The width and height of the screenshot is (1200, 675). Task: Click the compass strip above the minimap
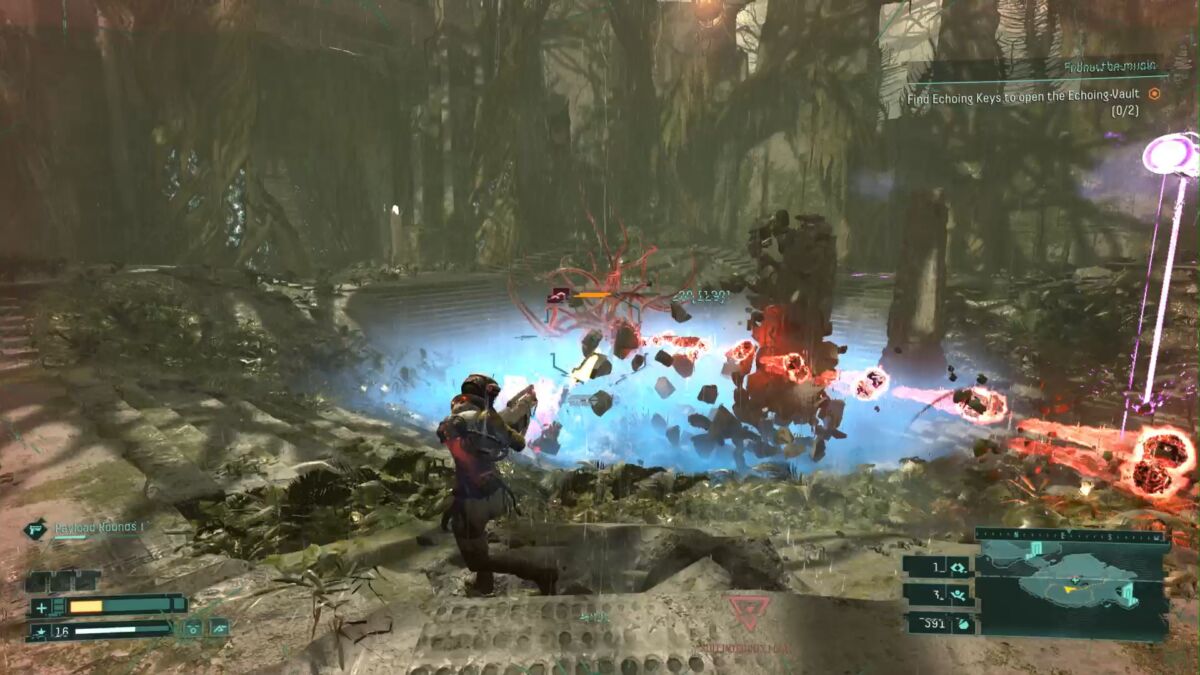click(x=1071, y=536)
